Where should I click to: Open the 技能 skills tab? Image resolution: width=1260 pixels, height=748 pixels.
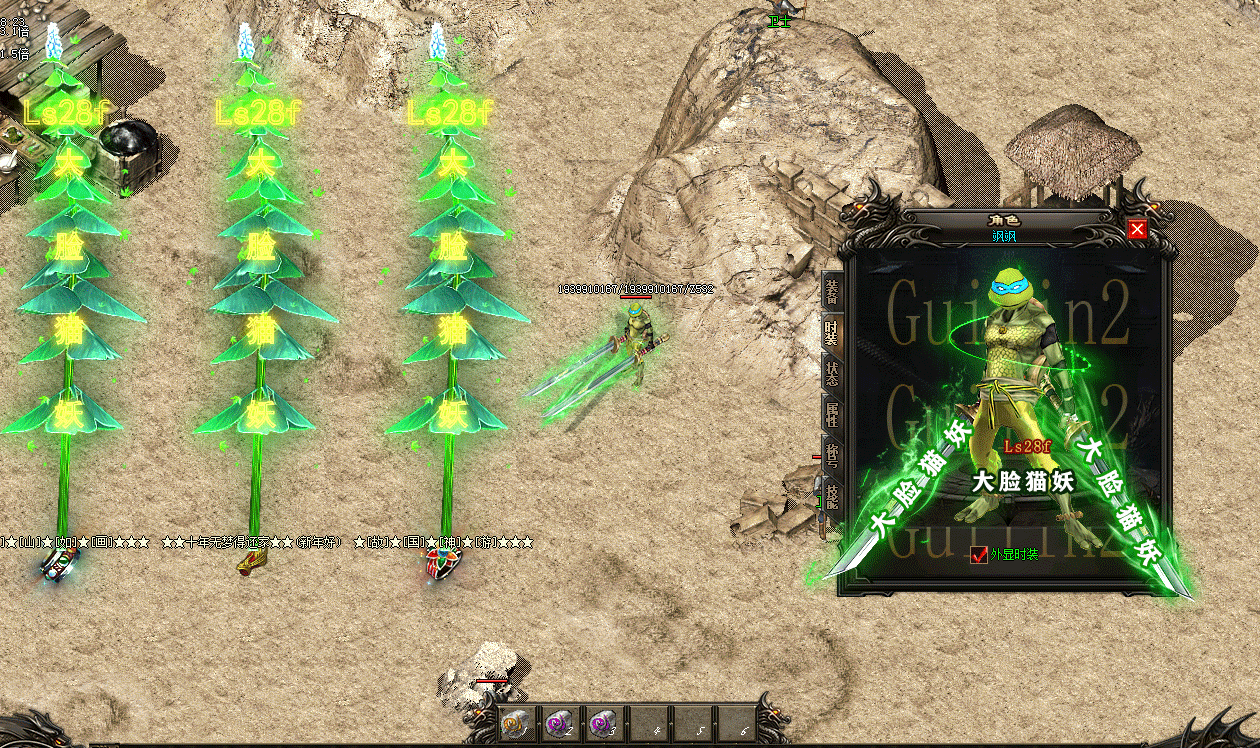pyautogui.click(x=831, y=494)
